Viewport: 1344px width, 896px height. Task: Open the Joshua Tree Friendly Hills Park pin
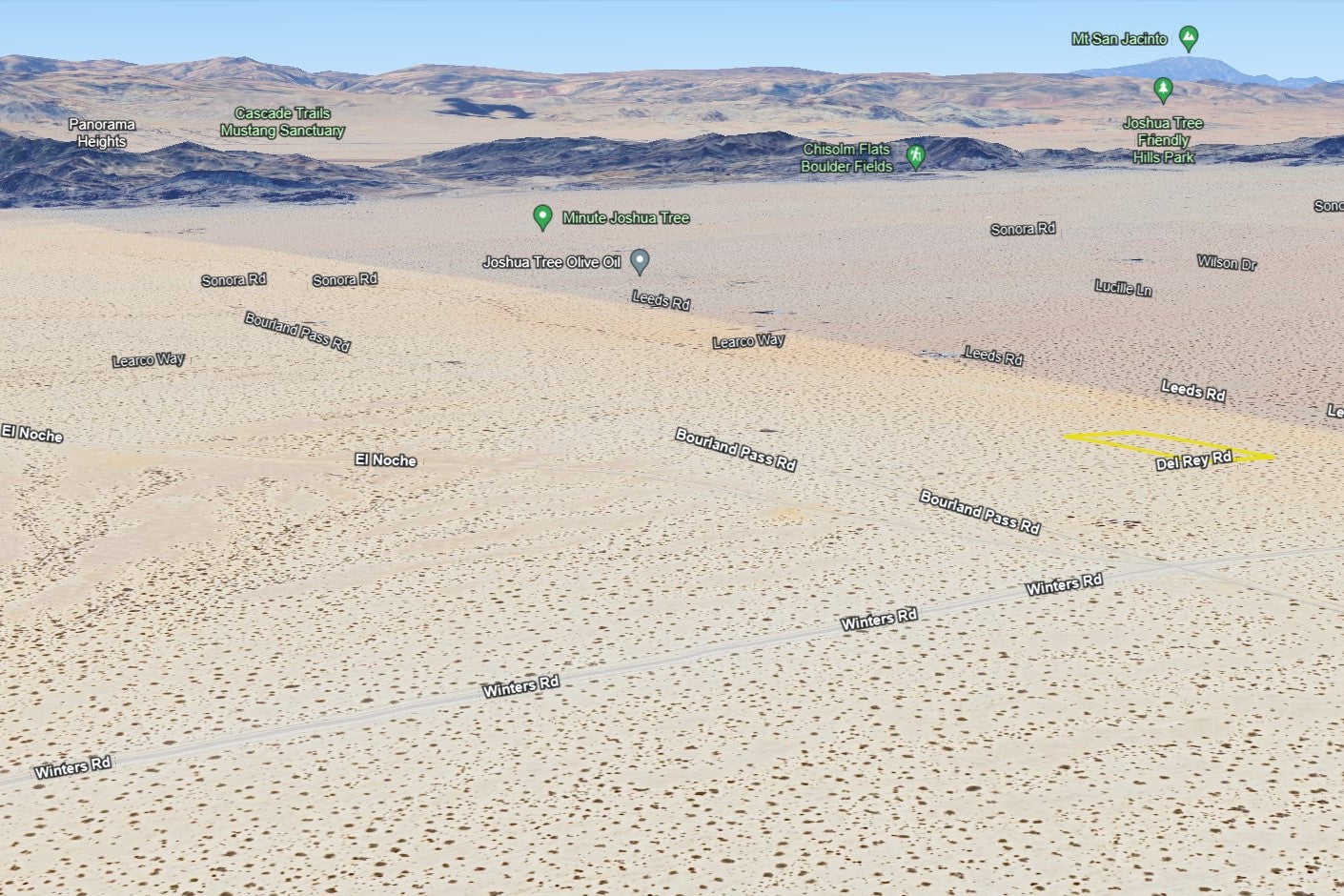(x=1162, y=90)
